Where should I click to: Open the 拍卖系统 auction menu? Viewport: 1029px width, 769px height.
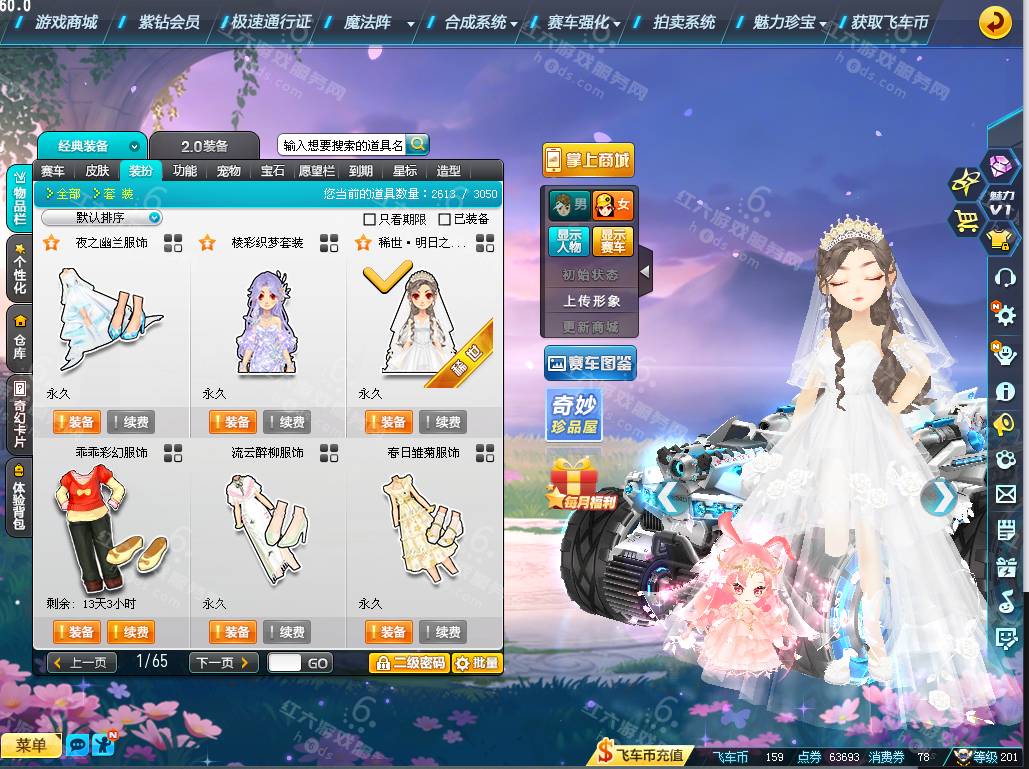click(x=684, y=21)
